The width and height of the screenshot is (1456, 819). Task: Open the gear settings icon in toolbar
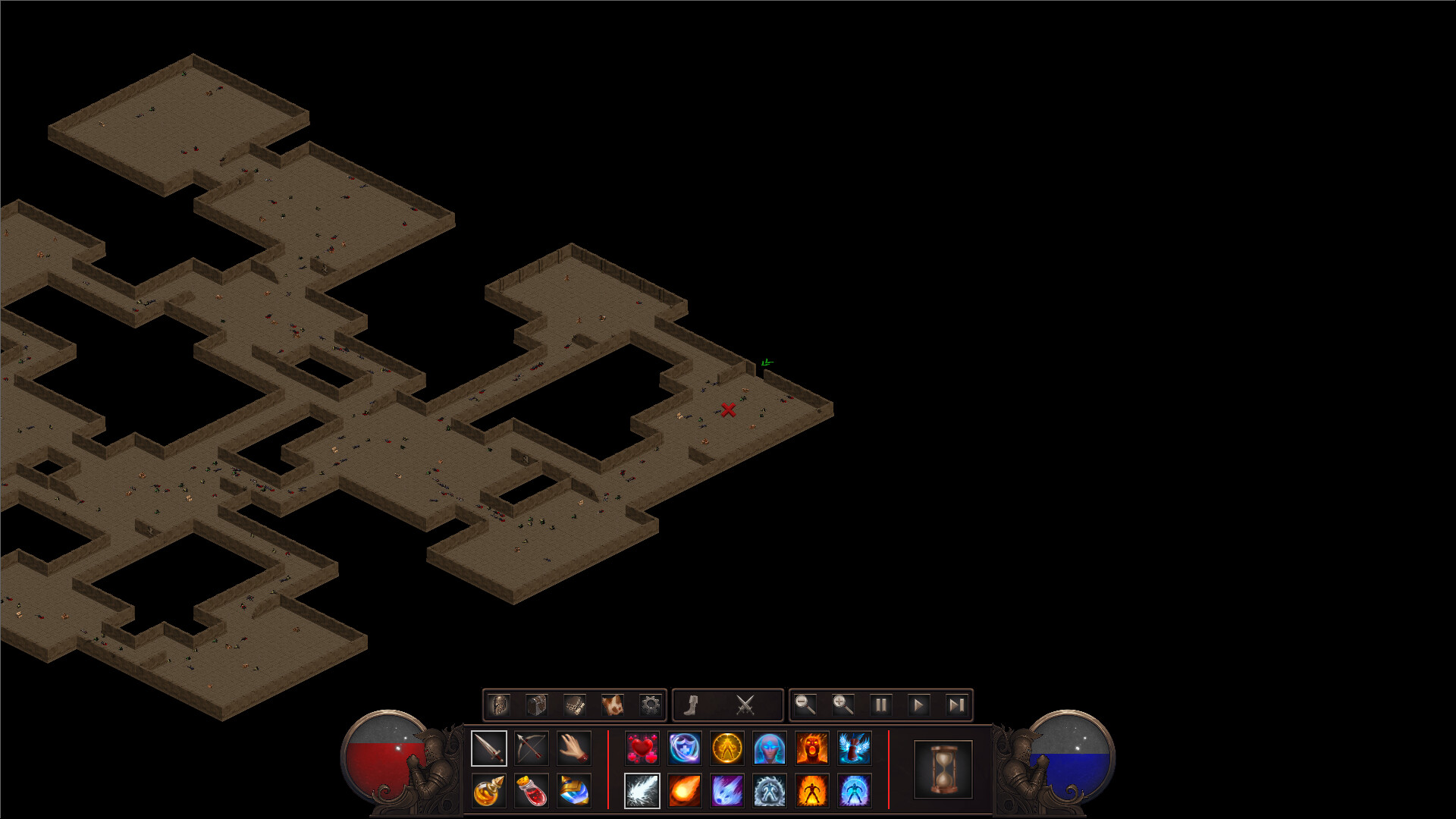tap(651, 706)
